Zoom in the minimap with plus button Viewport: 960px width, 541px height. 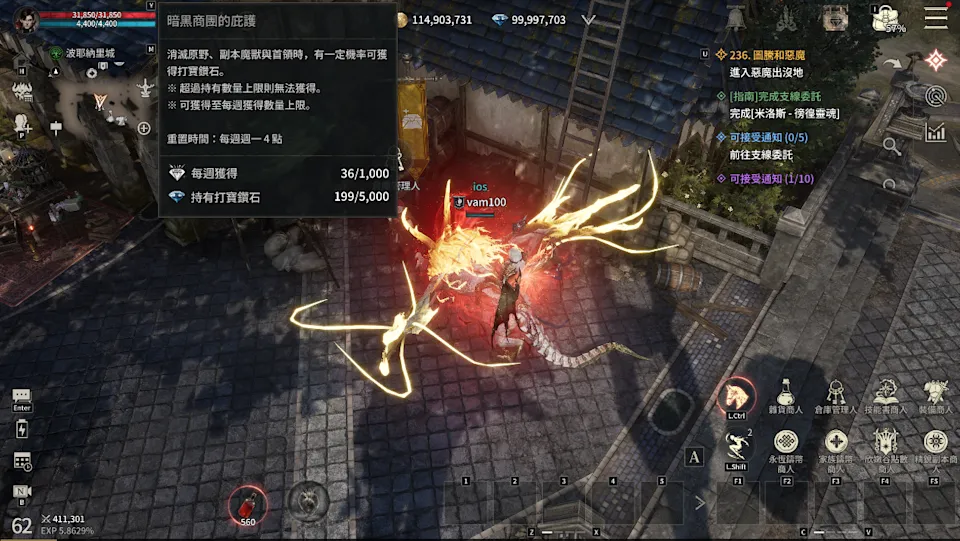[x=144, y=128]
